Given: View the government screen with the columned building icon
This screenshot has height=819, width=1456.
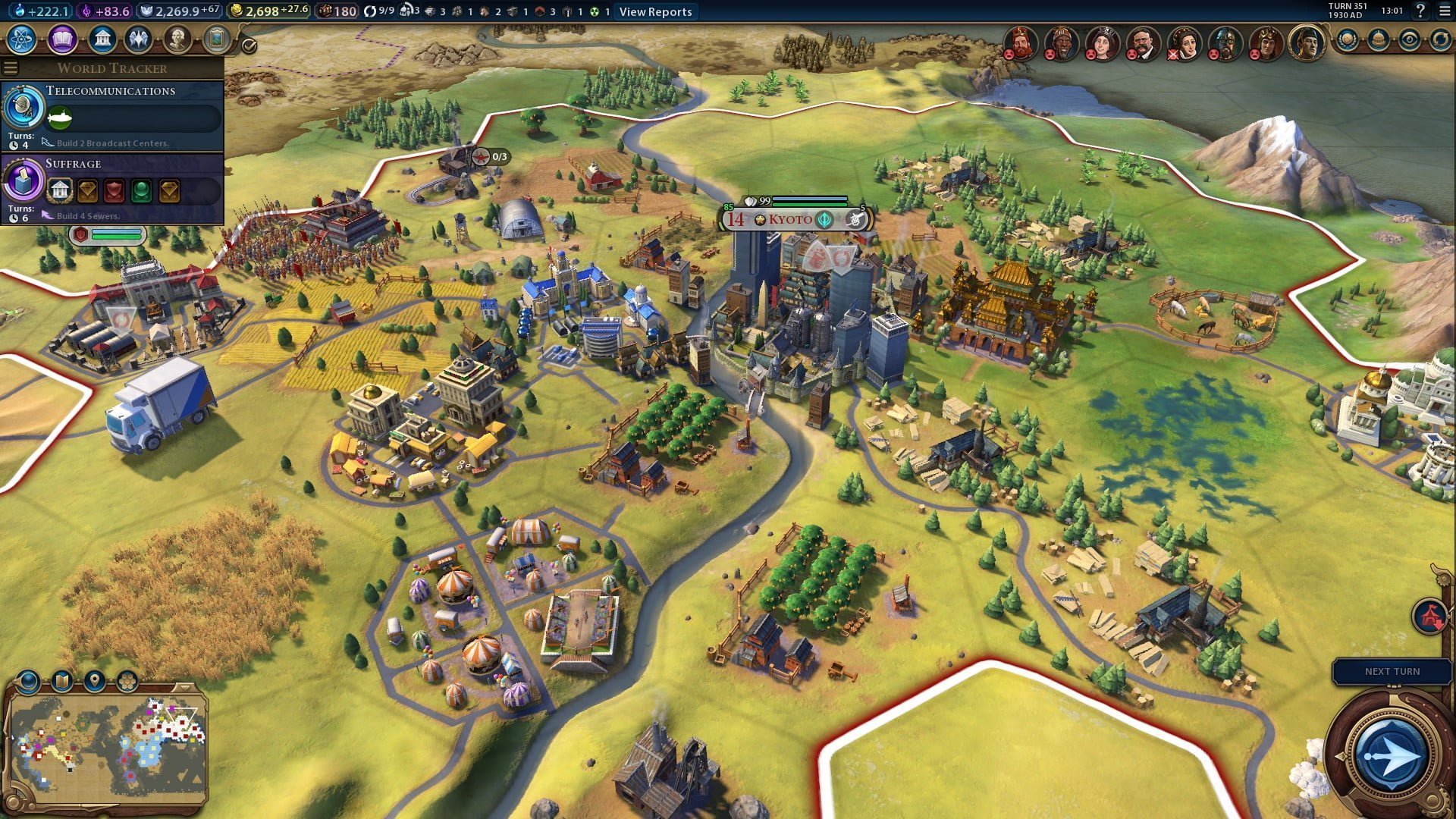Looking at the screenshot, I should 102,39.
